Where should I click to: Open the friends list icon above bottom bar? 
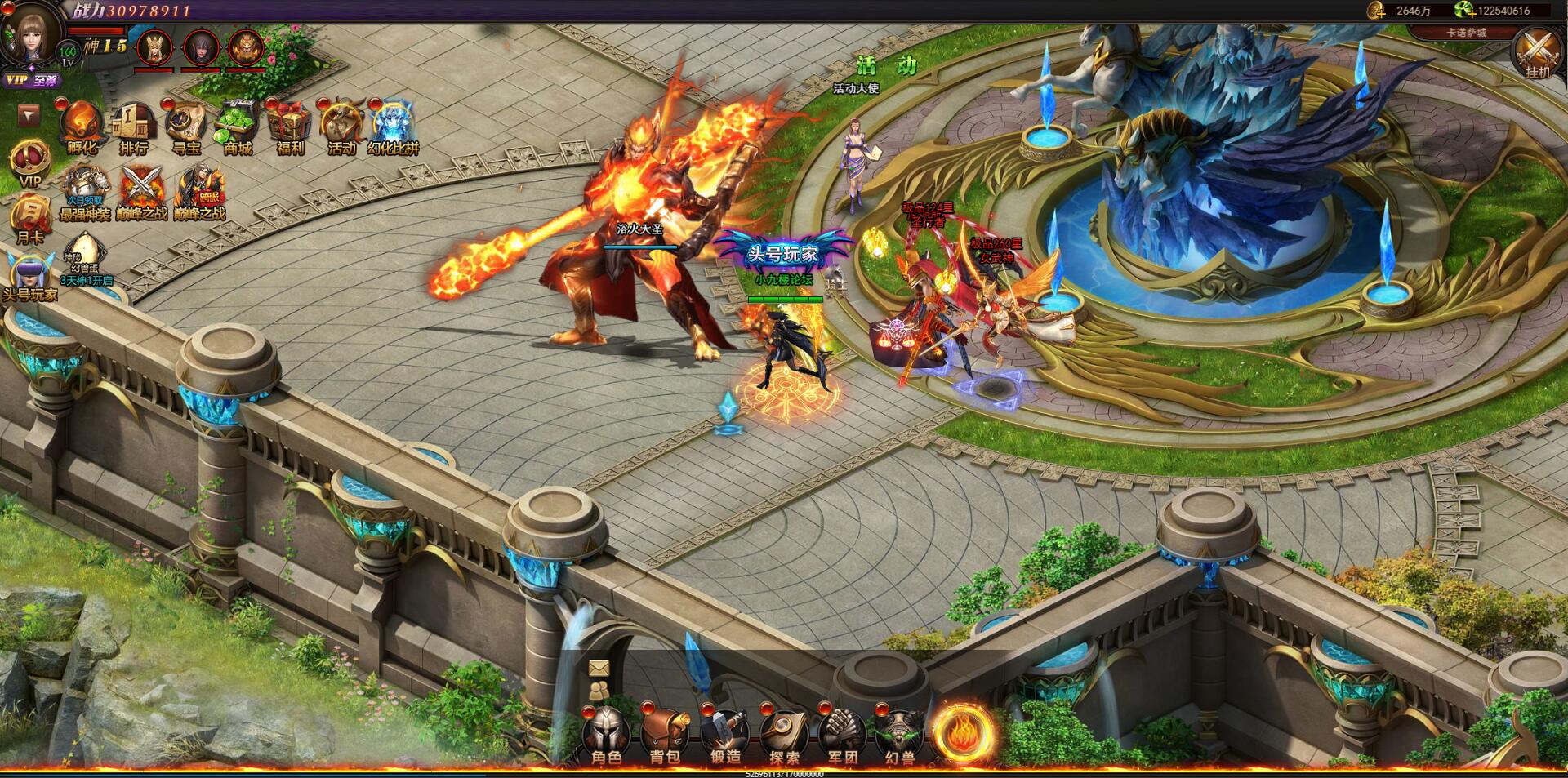pos(599,692)
